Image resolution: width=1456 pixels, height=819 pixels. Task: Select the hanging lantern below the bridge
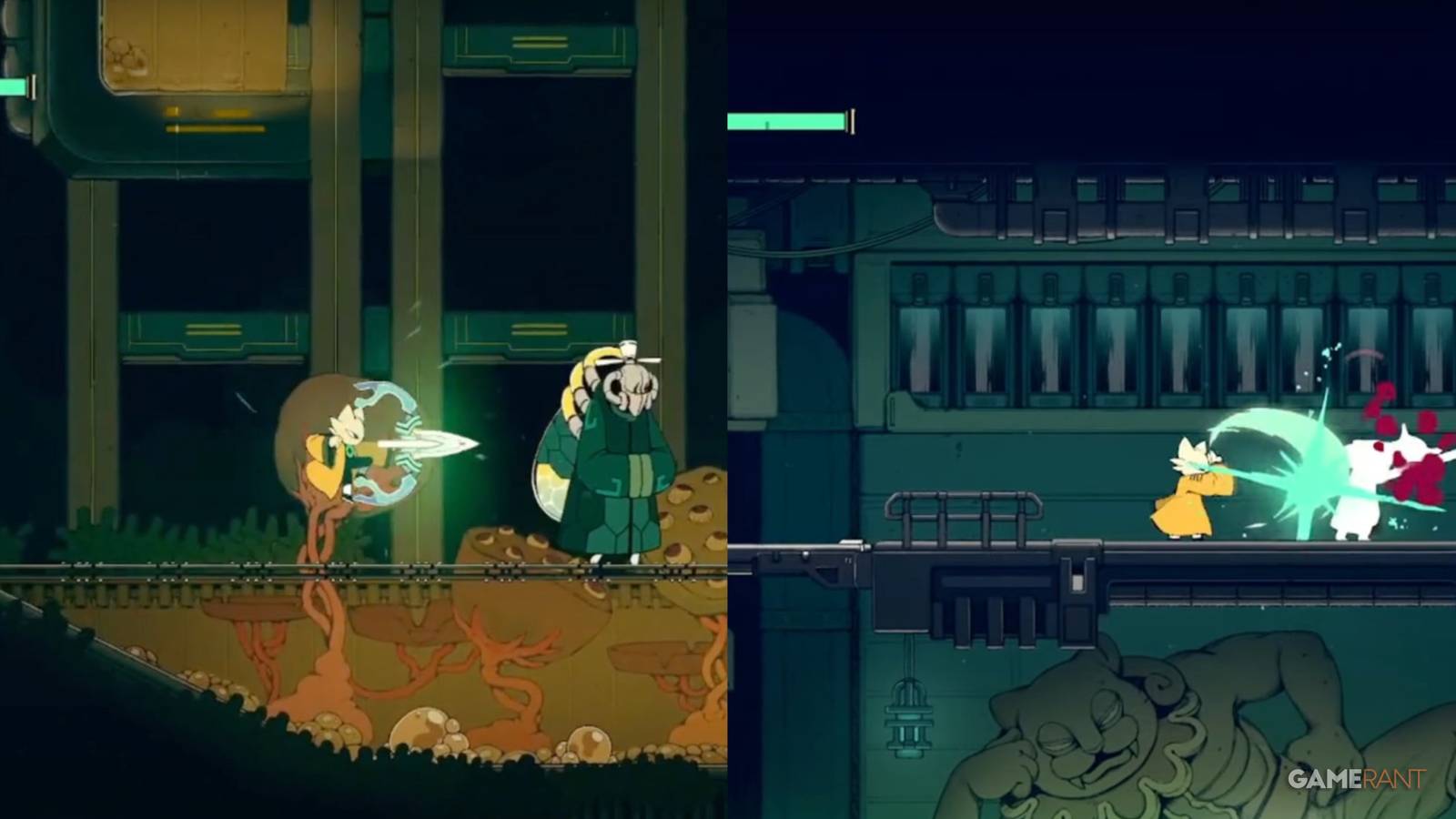(x=908, y=719)
